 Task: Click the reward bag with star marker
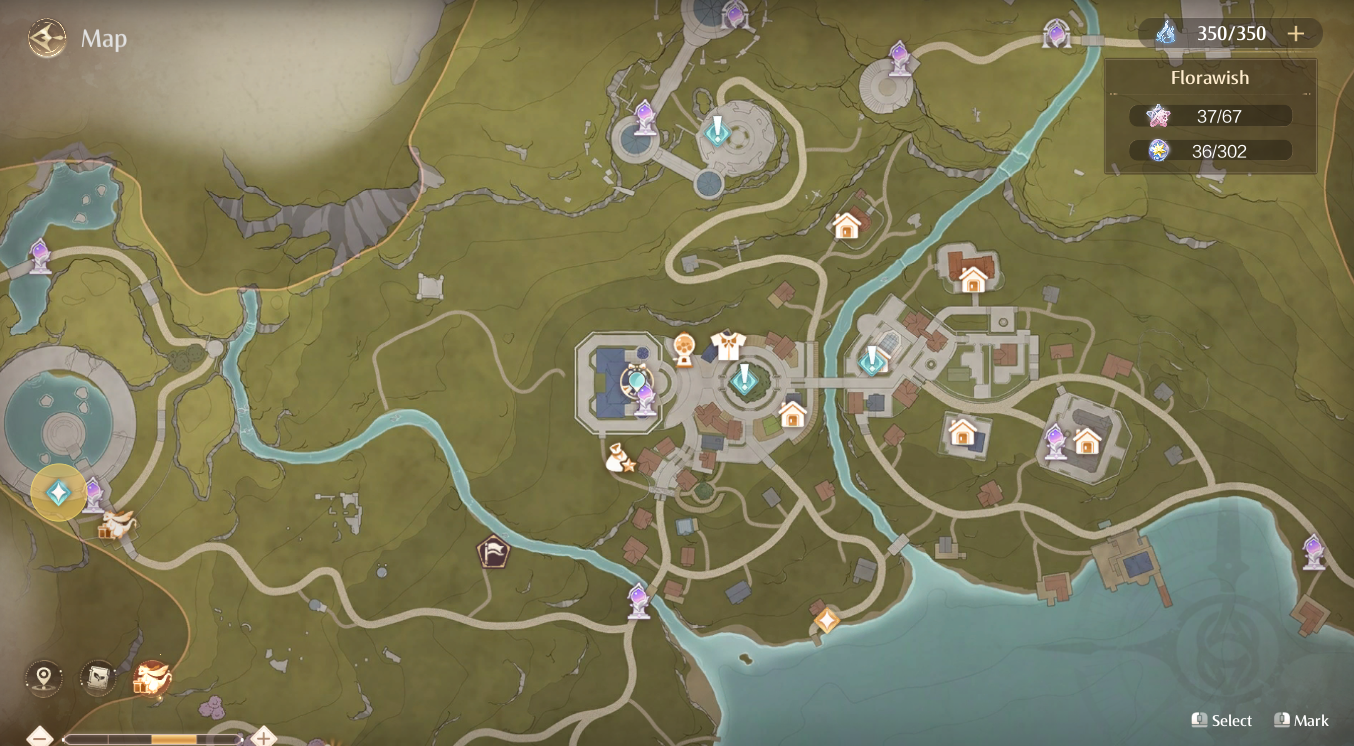[618, 459]
